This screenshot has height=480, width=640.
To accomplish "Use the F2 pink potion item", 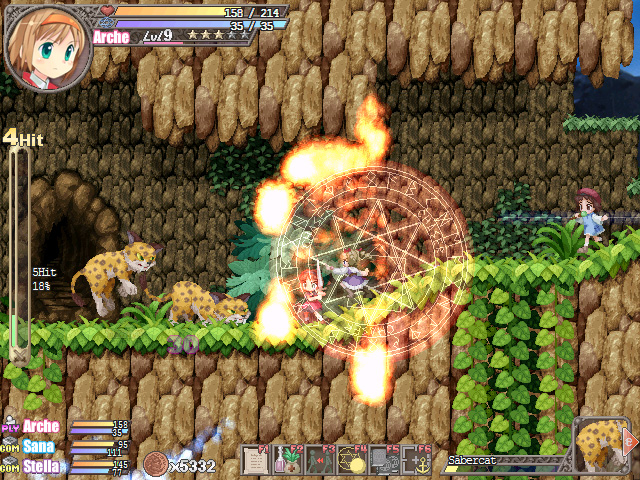I will click(x=289, y=461).
